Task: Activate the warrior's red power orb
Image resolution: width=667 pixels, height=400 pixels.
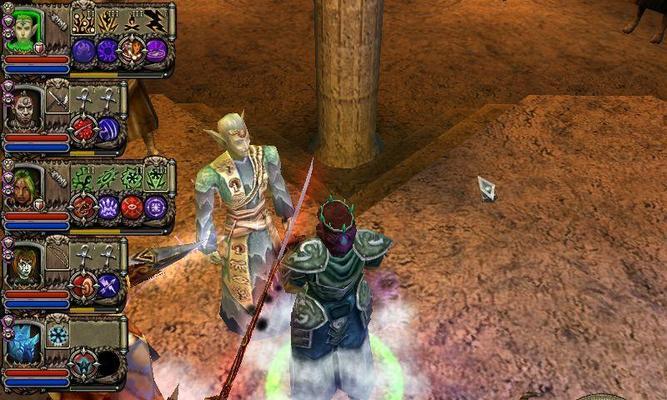Action: coord(83,128)
